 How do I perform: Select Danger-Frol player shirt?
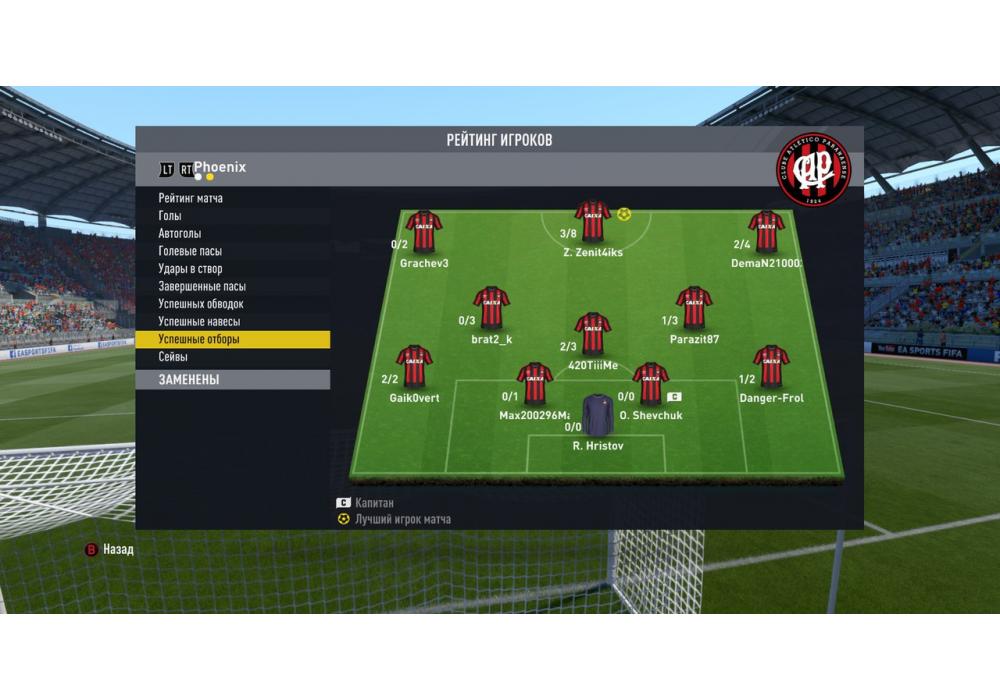[771, 367]
